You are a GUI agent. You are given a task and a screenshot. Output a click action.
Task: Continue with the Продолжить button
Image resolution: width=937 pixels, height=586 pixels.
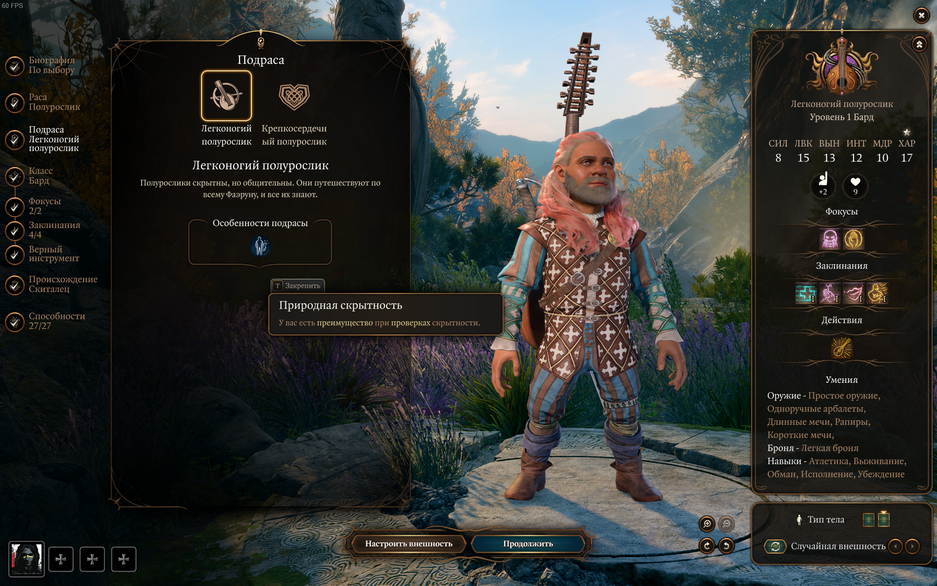click(528, 544)
